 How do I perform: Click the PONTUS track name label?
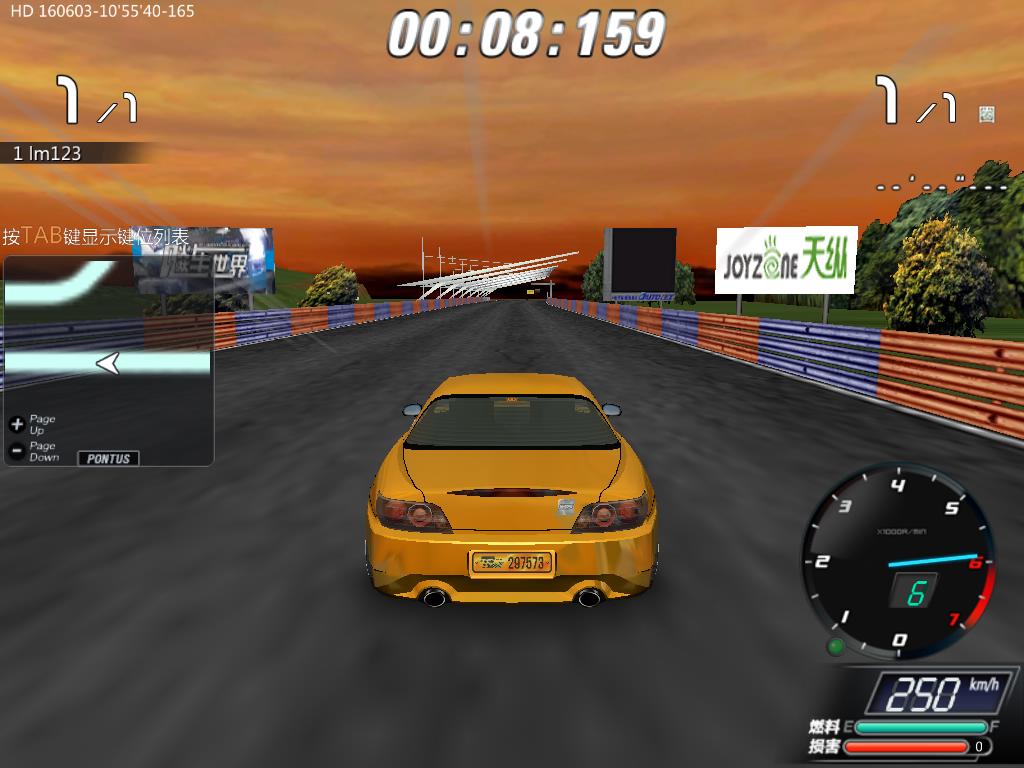(108, 458)
